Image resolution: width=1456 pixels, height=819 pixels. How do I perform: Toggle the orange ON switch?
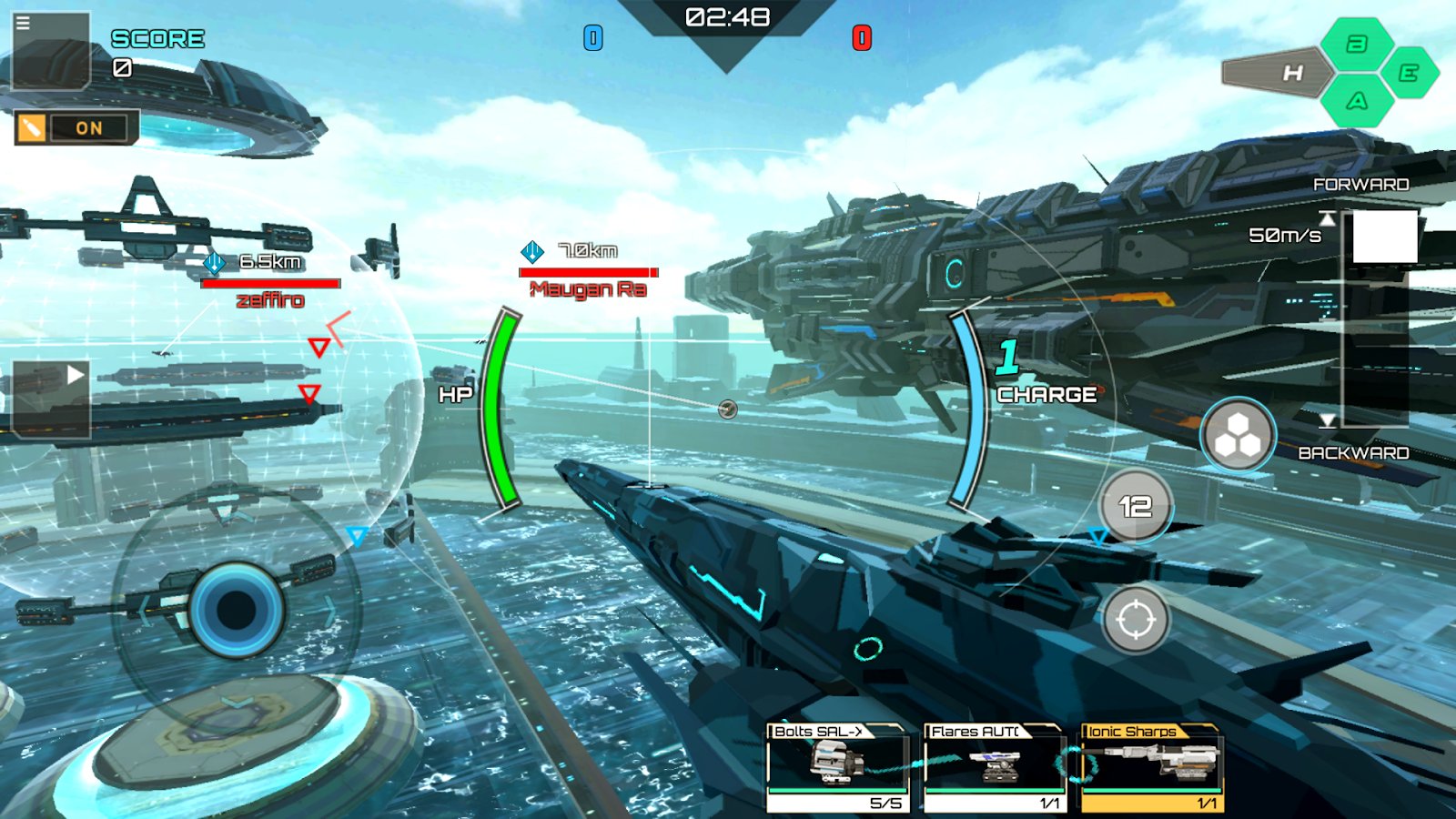[76, 128]
